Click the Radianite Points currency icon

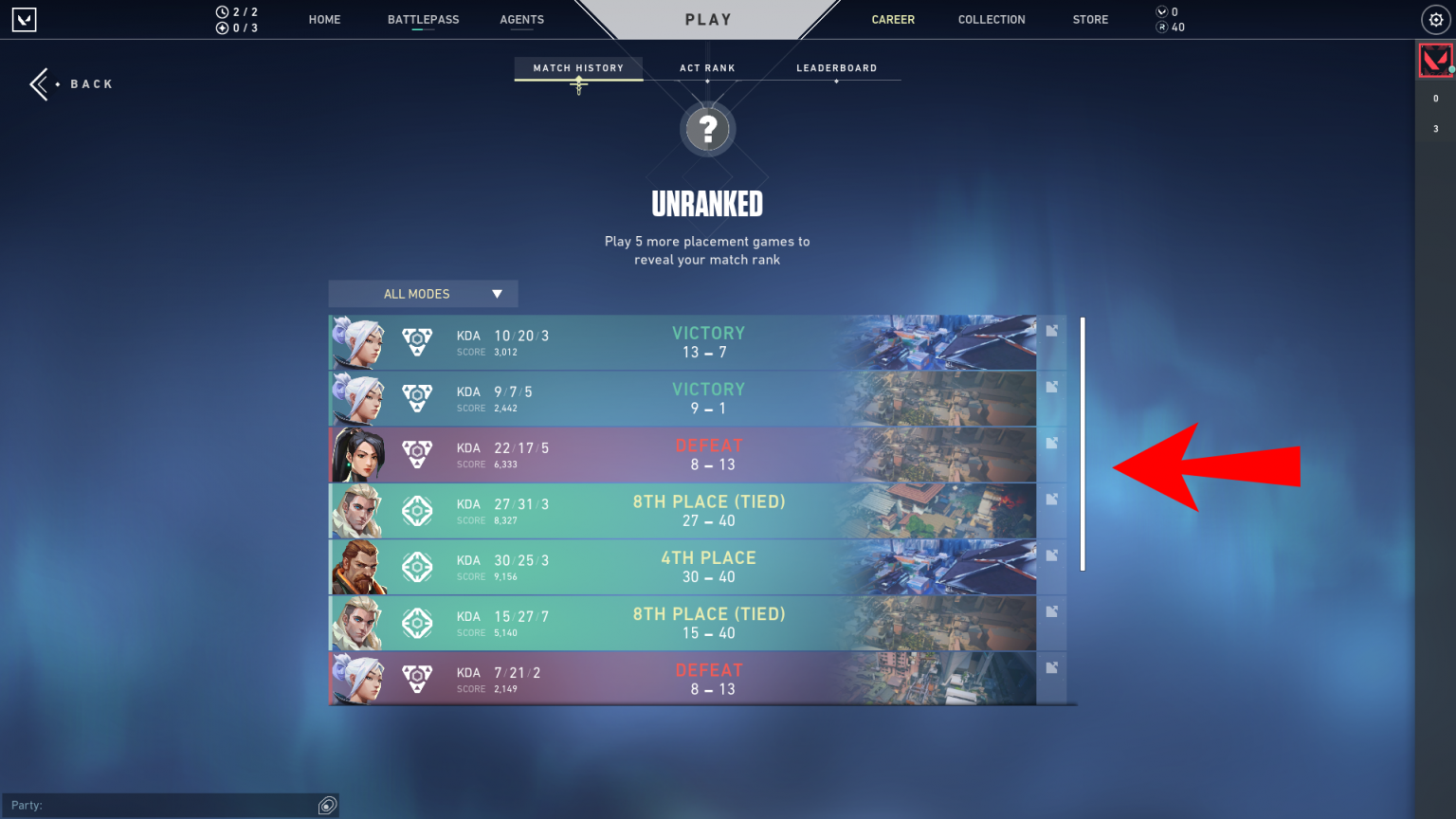coord(1160,27)
